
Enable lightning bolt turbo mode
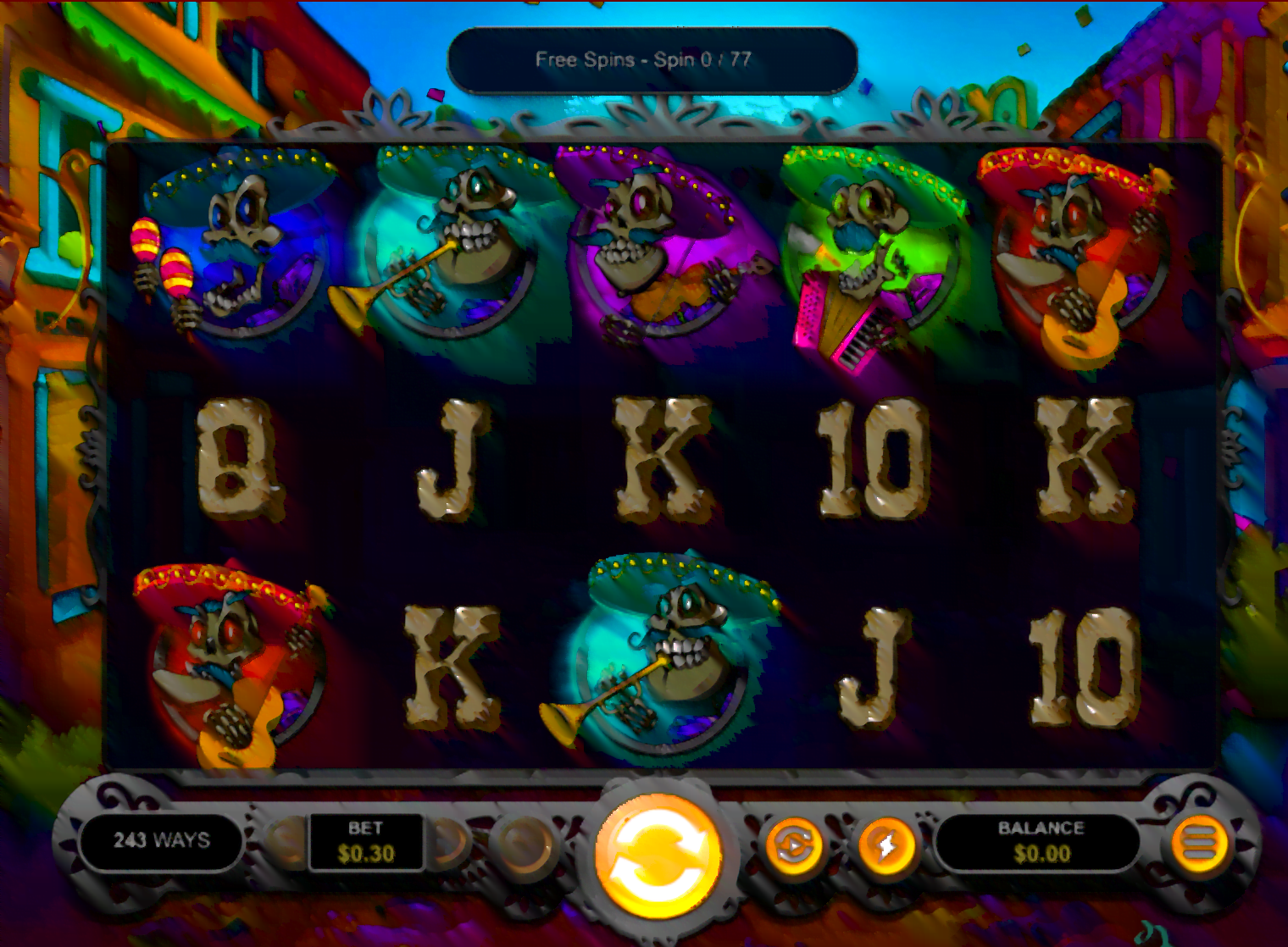[886, 845]
